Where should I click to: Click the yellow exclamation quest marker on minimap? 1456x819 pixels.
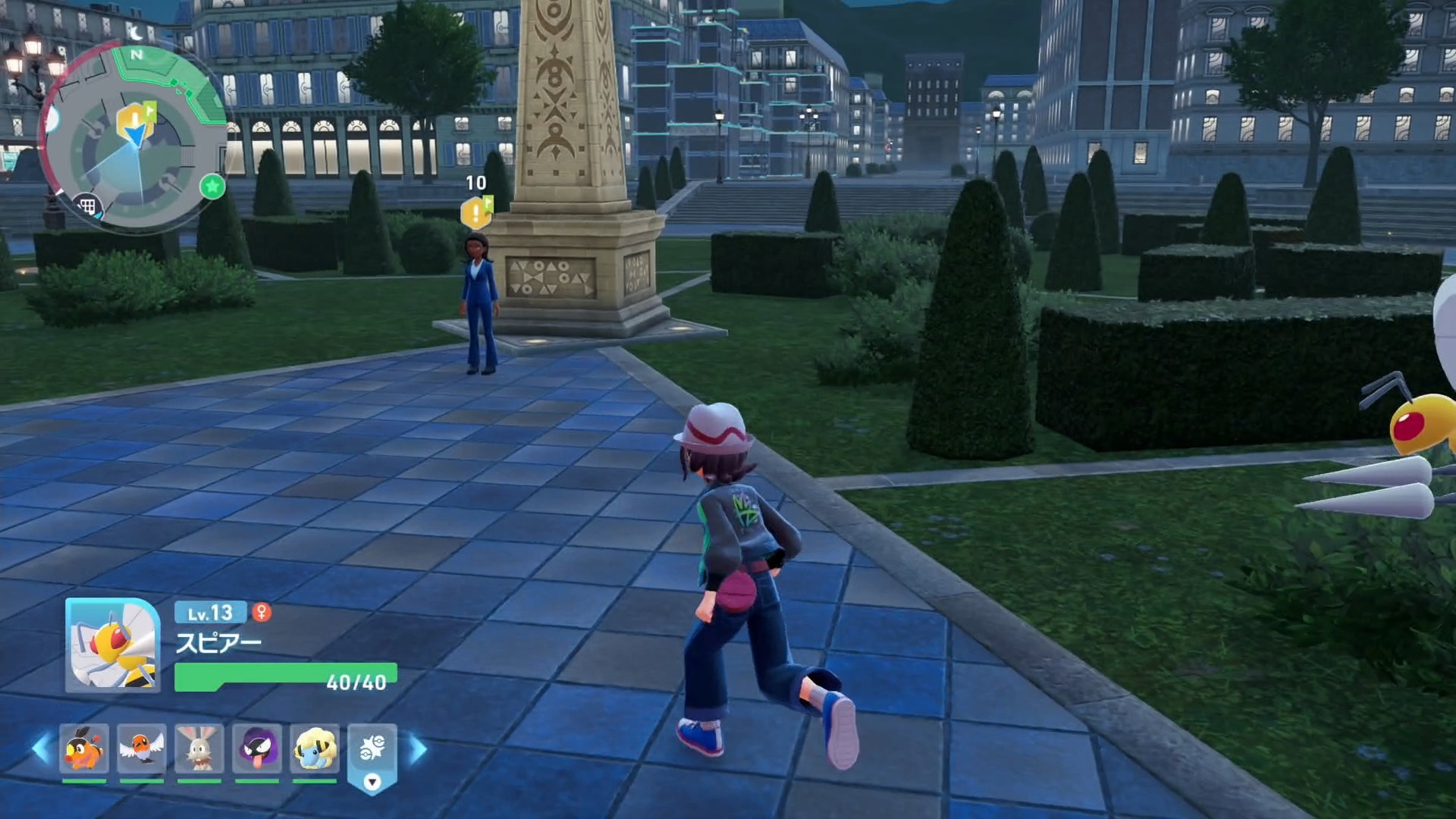(133, 118)
